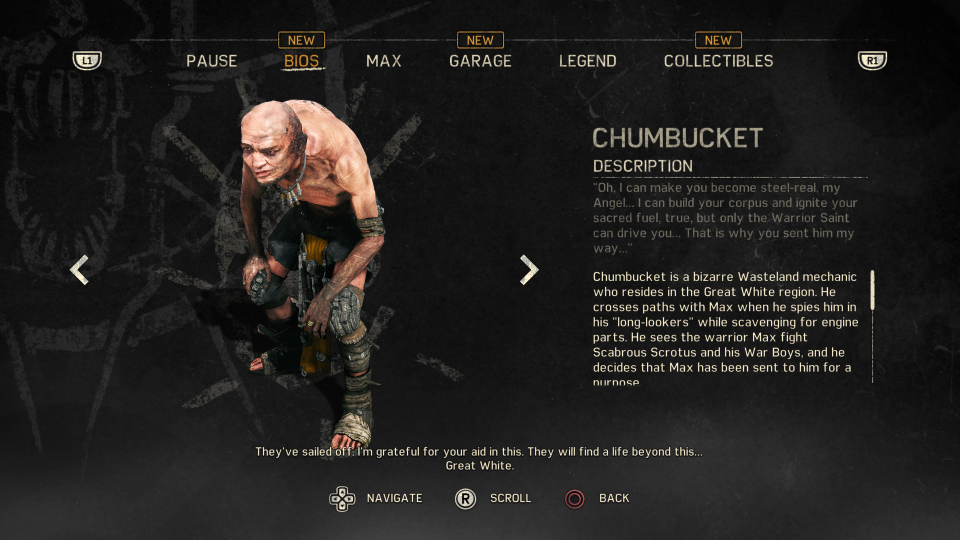Show the previous bio with left arrow
Viewport: 960px width, 540px height.
pyautogui.click(x=79, y=269)
